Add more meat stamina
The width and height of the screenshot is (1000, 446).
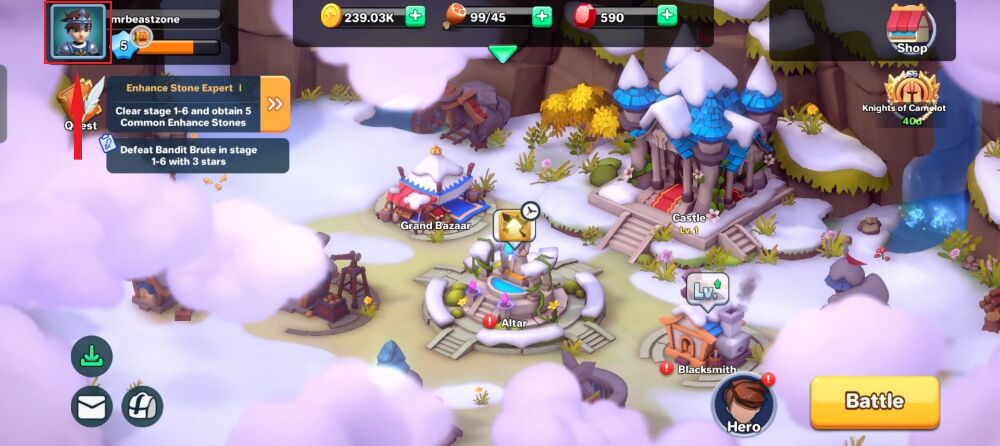(x=541, y=16)
